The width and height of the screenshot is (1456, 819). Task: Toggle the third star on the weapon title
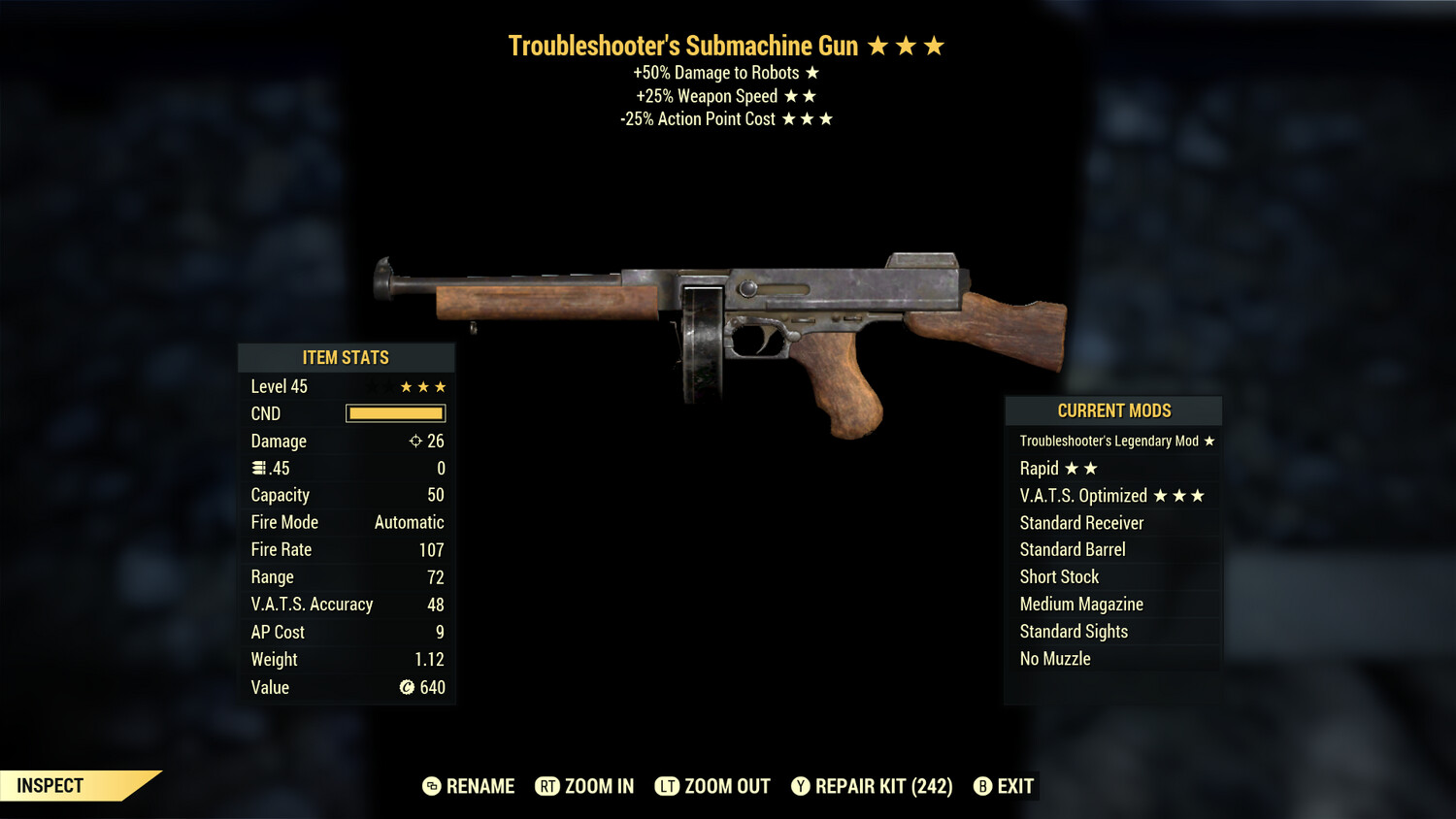[x=935, y=44]
